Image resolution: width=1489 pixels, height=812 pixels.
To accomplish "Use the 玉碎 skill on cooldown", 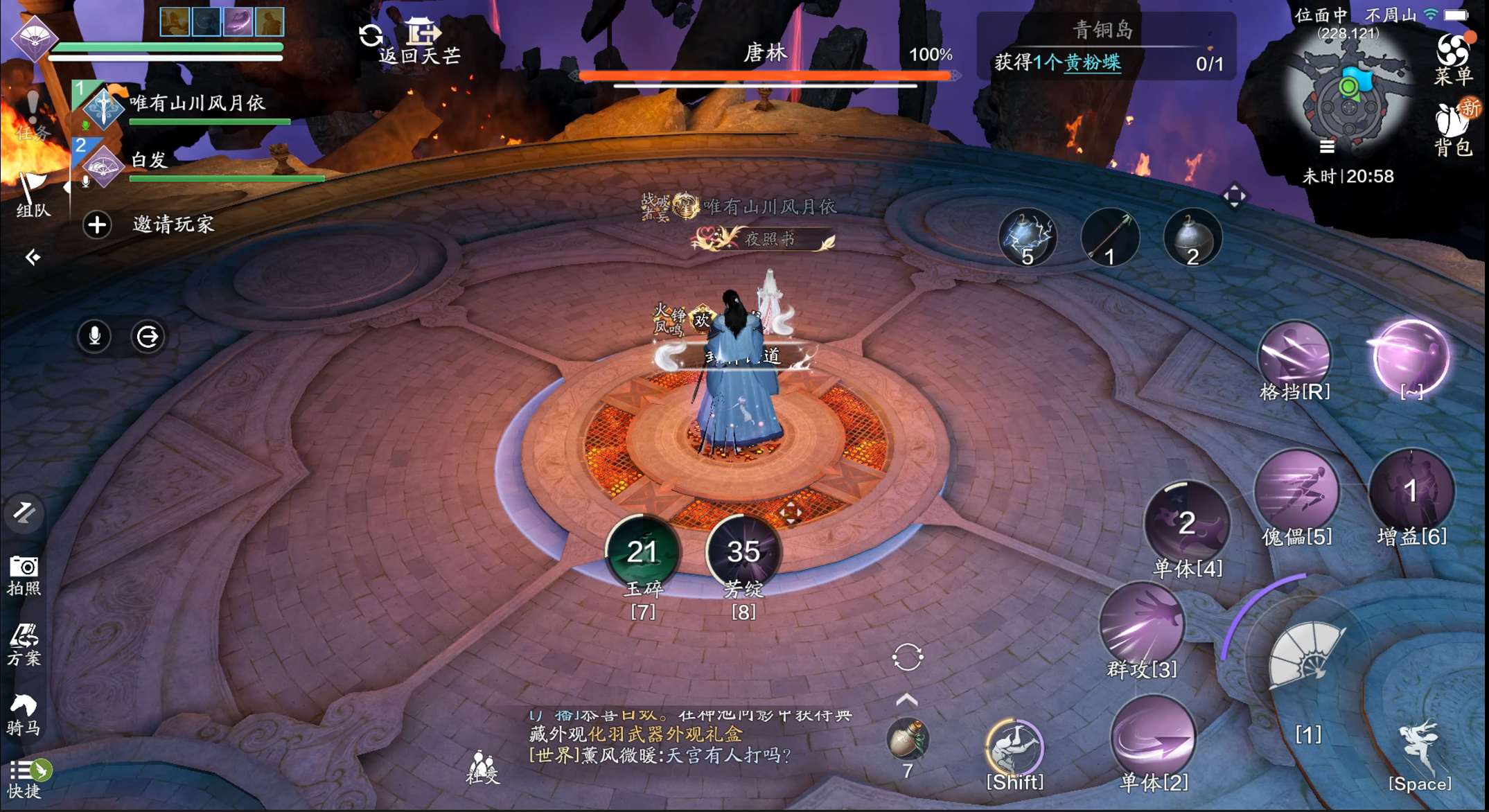I will click(642, 551).
